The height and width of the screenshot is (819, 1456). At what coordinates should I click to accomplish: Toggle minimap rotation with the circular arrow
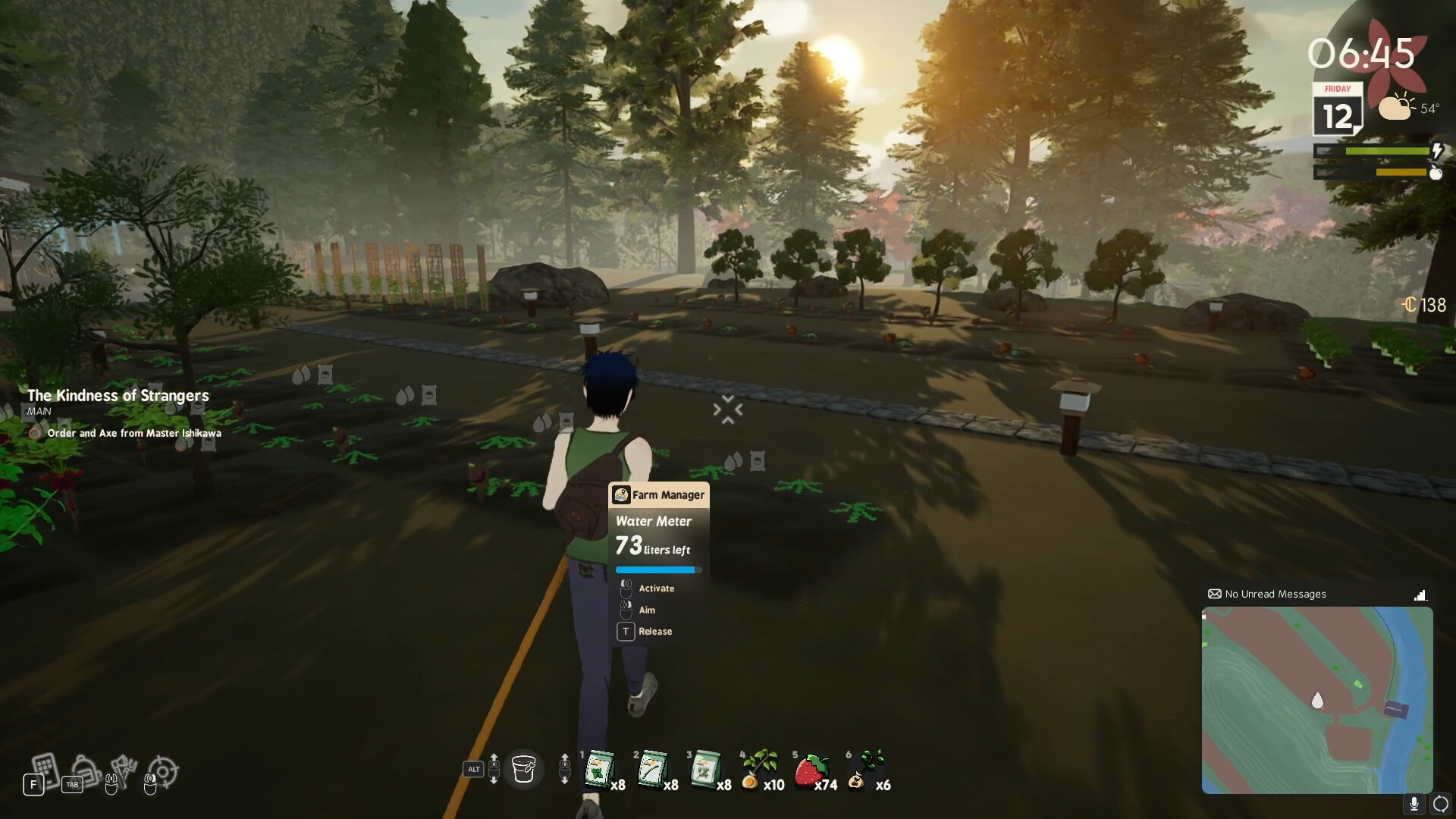tap(1440, 802)
